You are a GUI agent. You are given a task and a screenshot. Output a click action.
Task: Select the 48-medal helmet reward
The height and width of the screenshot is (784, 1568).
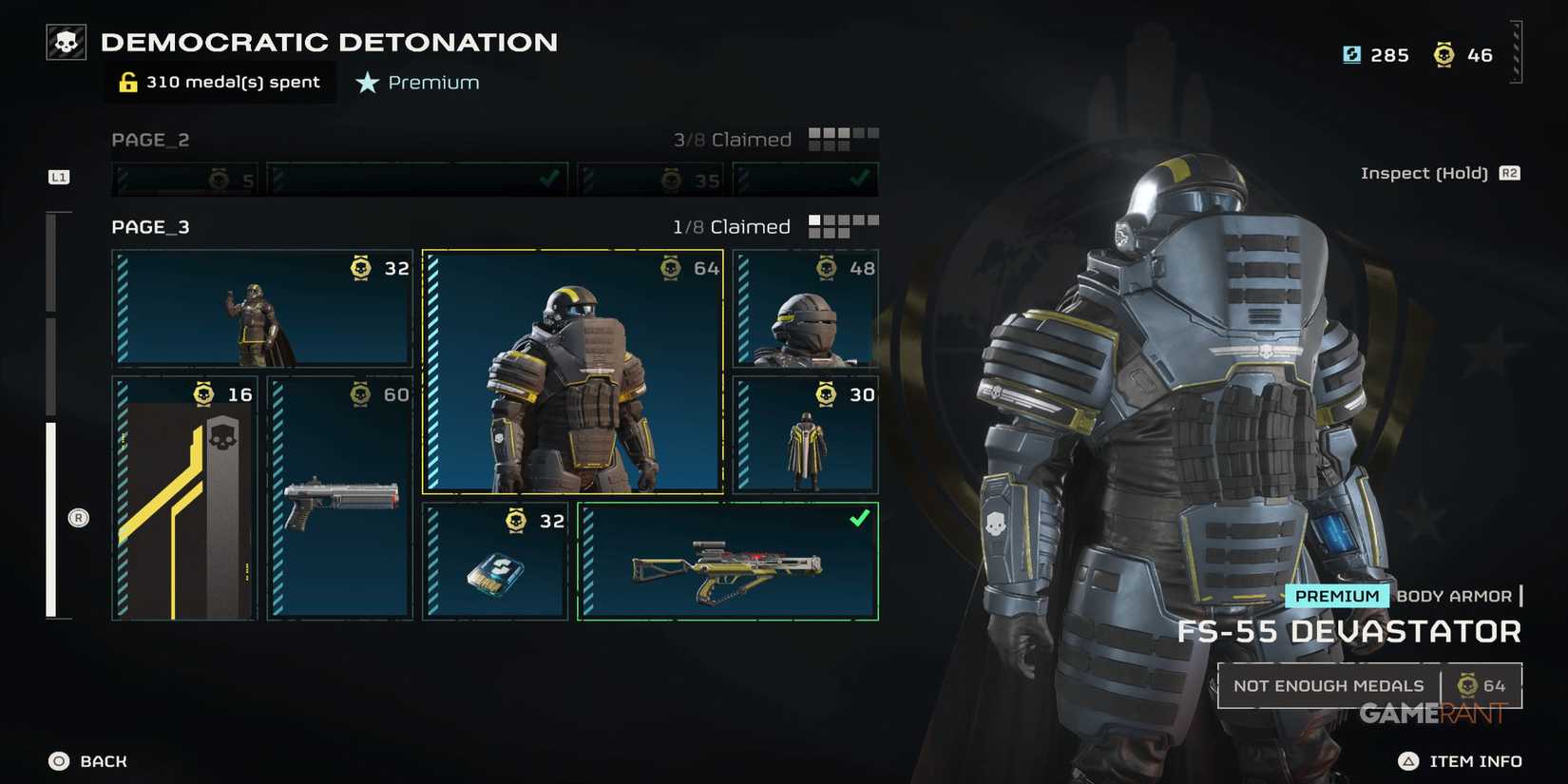click(804, 309)
